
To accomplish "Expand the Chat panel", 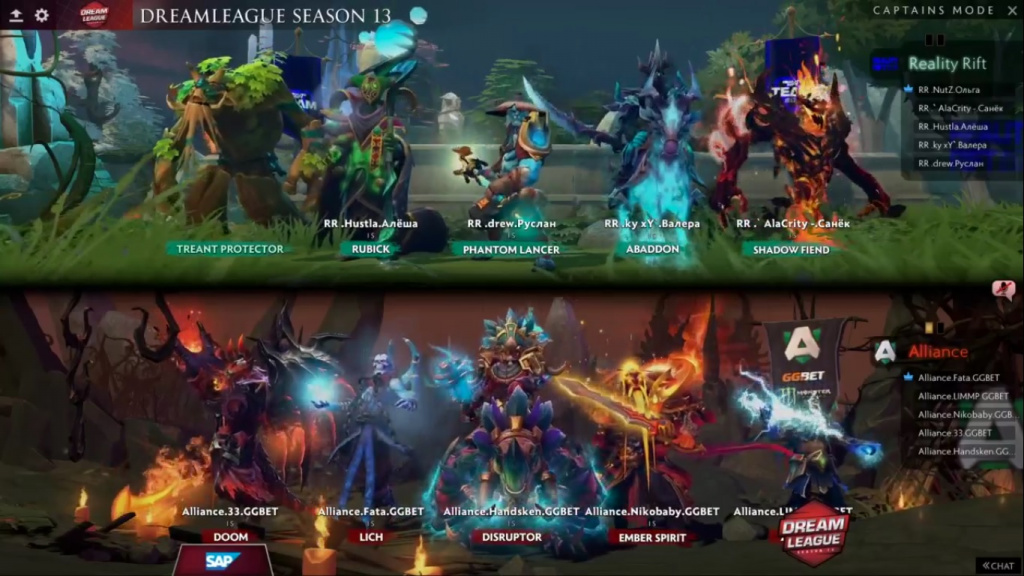I will point(996,565).
